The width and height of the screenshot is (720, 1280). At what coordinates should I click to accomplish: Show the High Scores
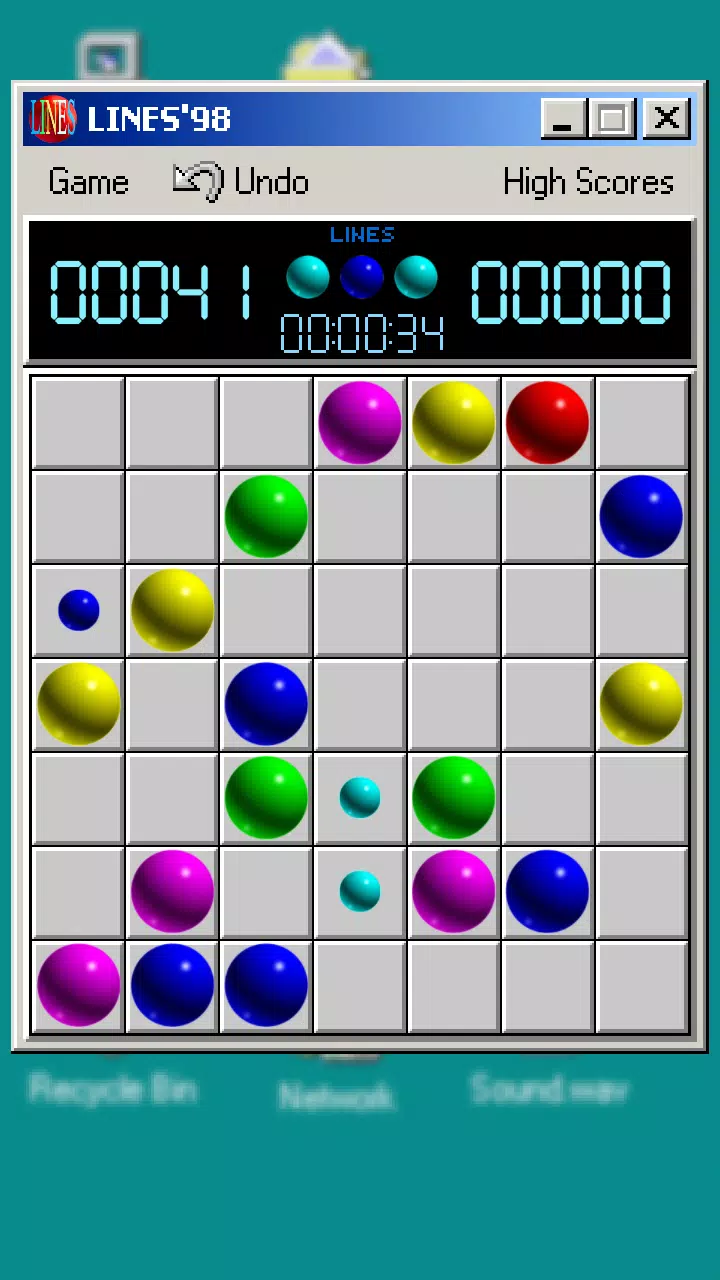coord(588,182)
